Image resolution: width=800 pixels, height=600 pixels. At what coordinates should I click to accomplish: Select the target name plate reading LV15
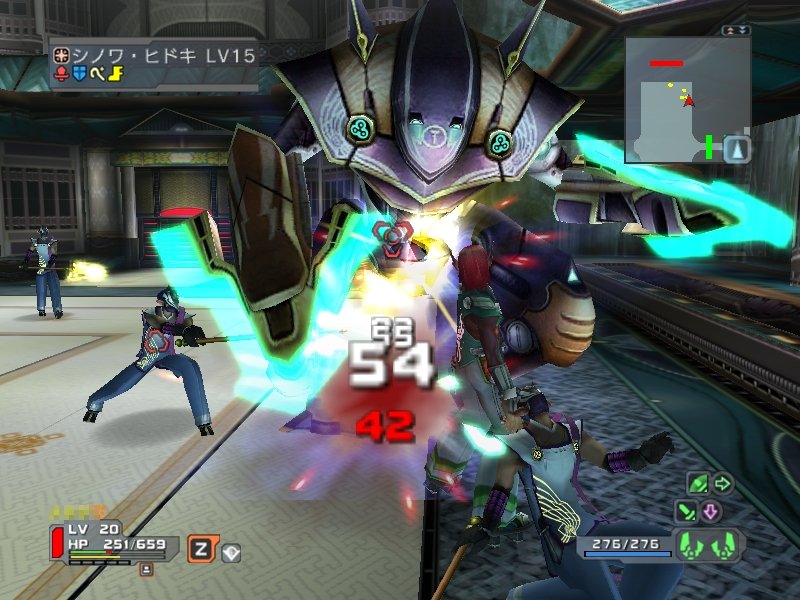pos(155,56)
